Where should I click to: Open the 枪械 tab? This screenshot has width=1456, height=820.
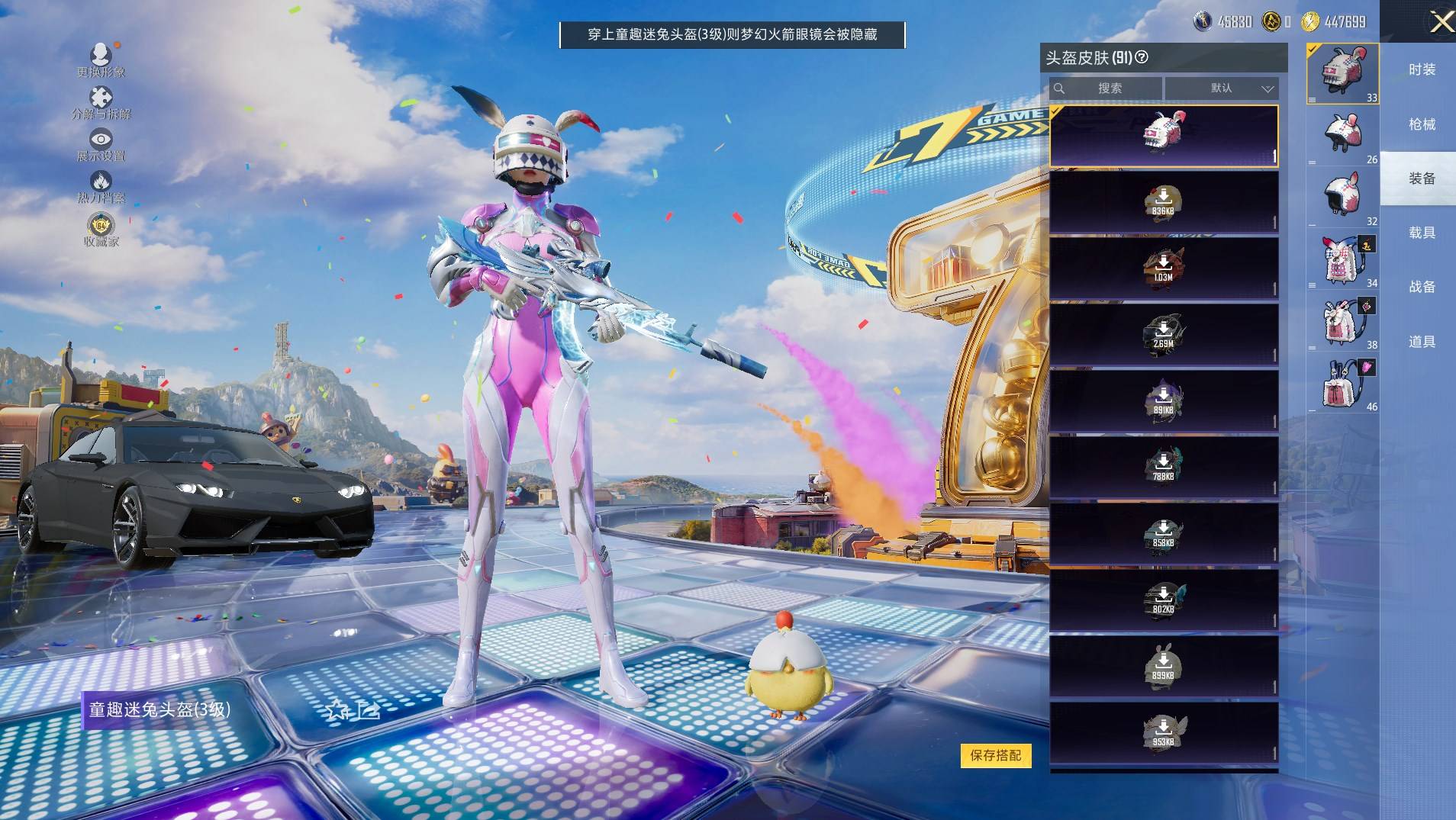pos(1421,124)
